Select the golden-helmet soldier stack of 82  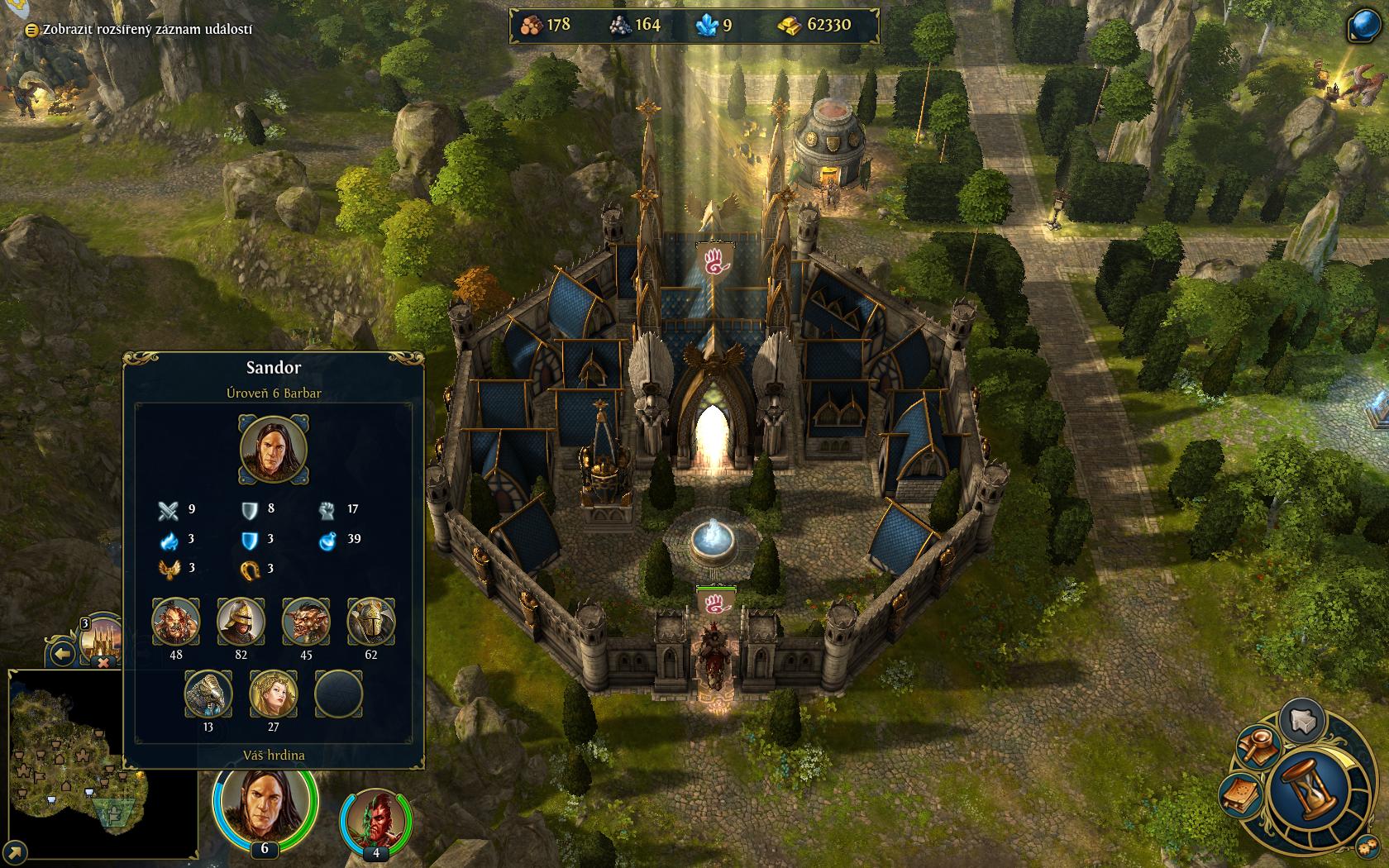click(x=241, y=622)
